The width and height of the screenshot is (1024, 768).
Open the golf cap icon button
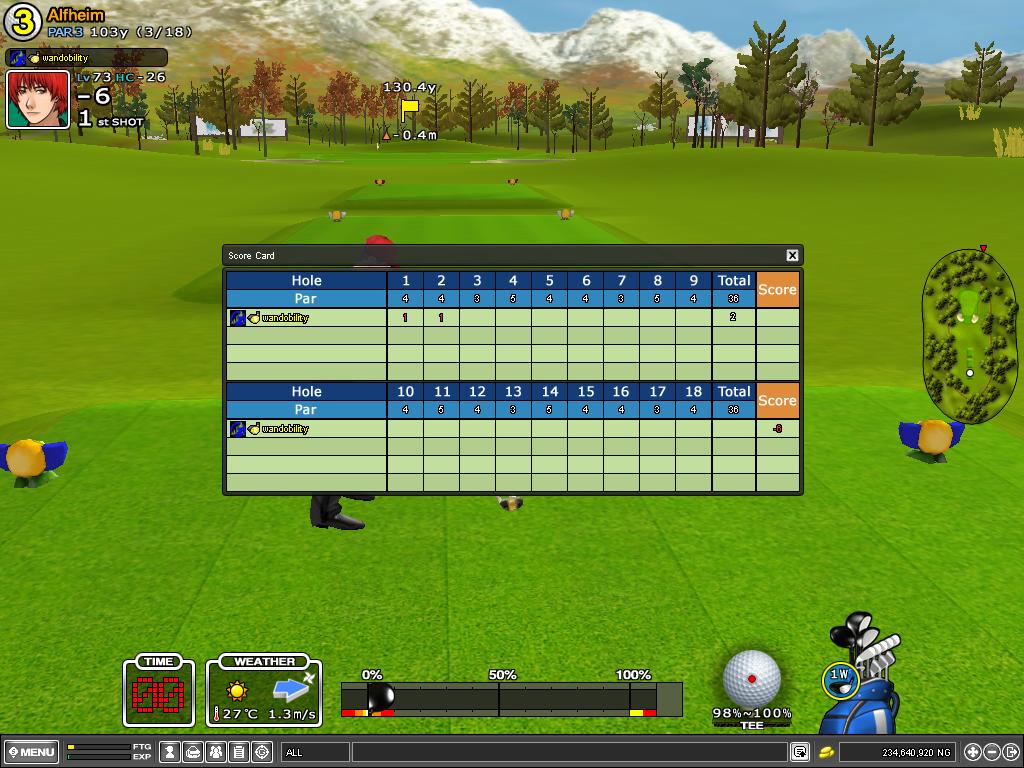(194, 752)
